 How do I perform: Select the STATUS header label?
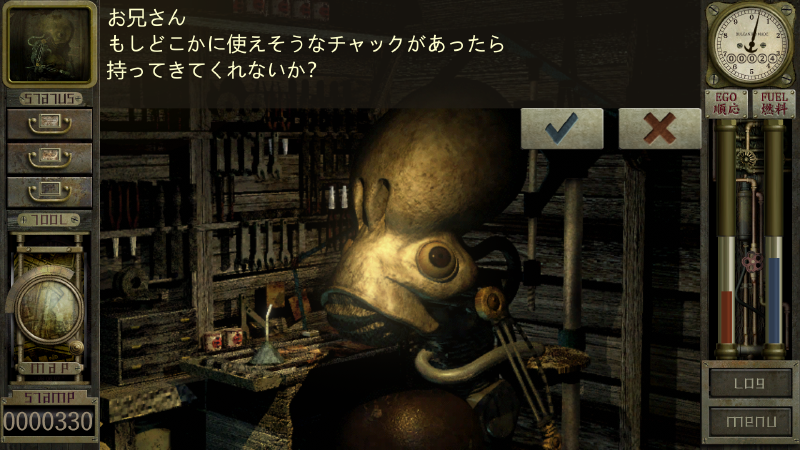point(49,98)
